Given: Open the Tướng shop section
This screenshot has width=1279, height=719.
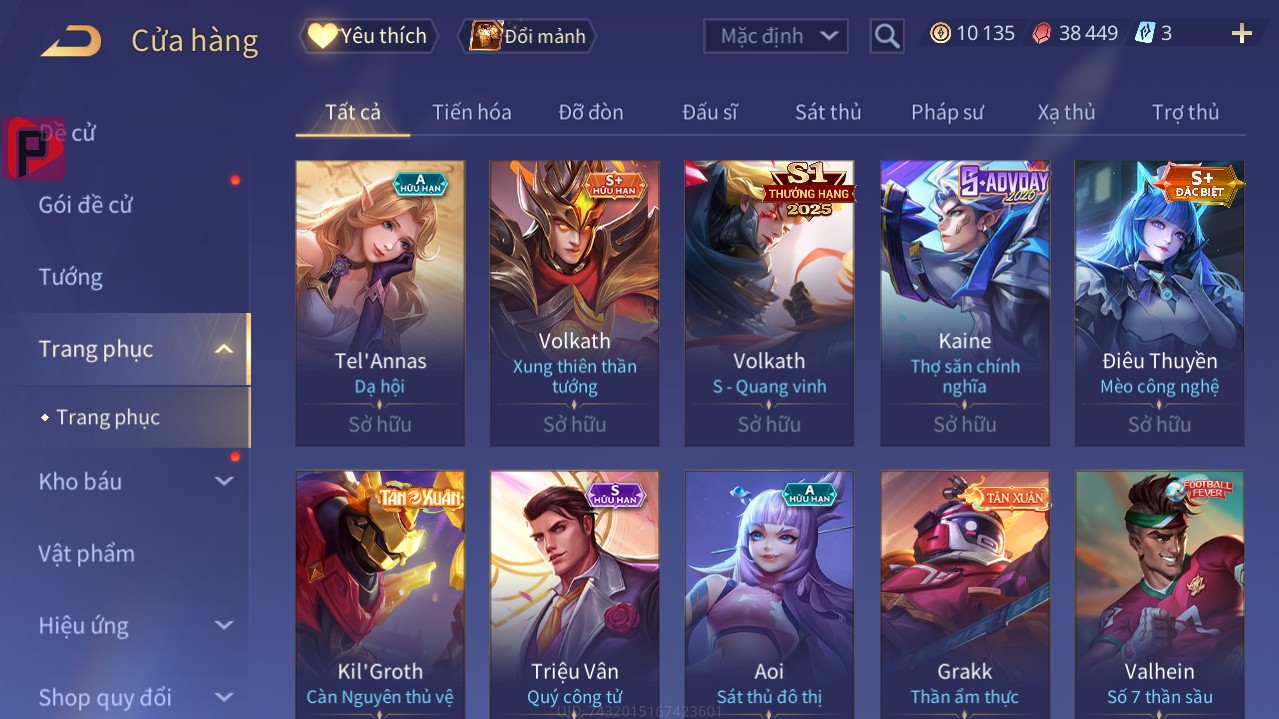Looking at the screenshot, I should [71, 277].
